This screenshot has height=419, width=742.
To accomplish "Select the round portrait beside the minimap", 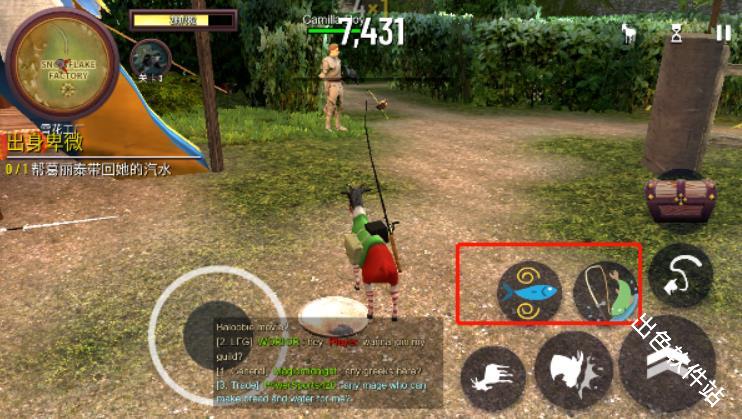I will (149, 59).
